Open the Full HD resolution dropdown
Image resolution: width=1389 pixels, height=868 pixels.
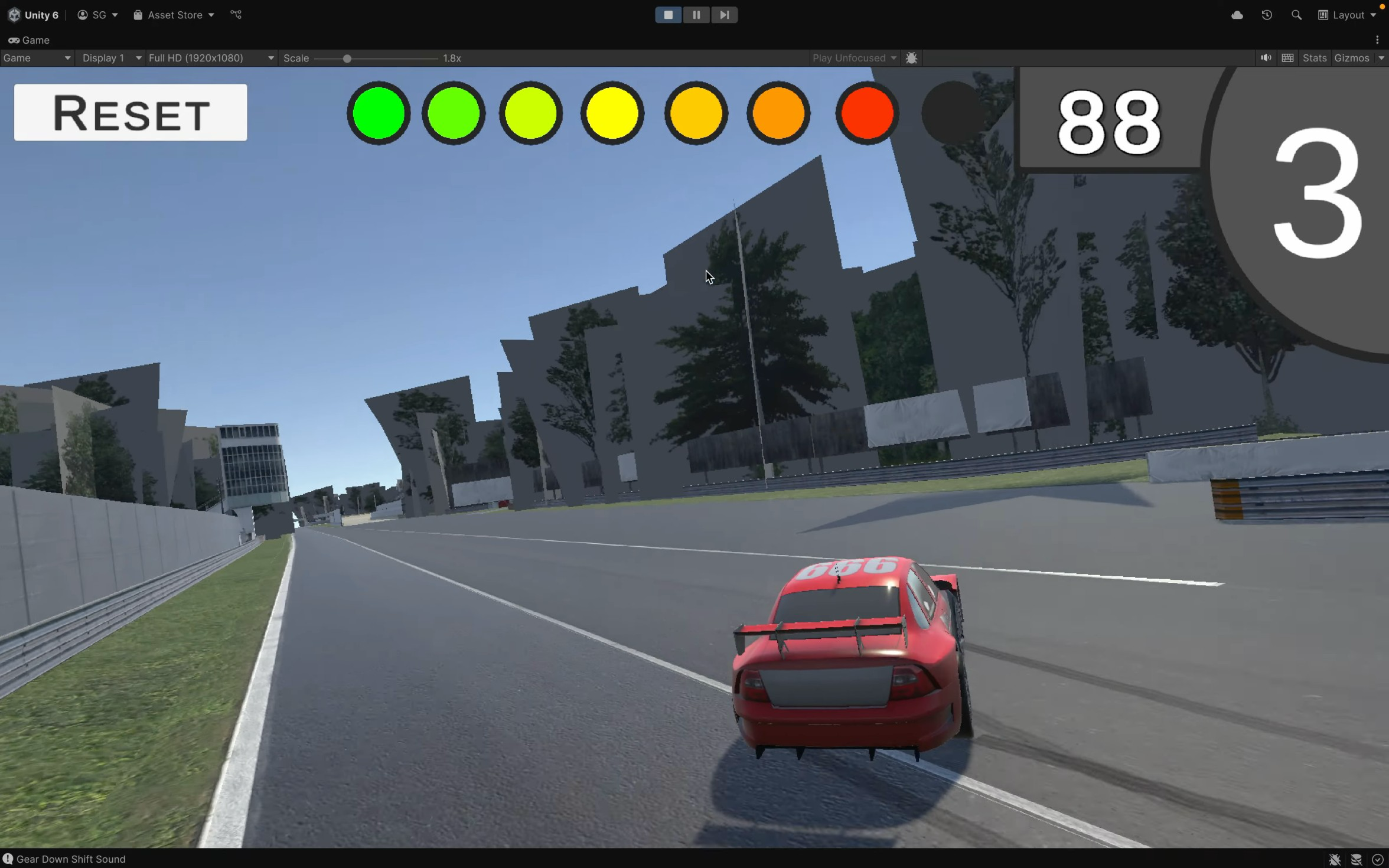[x=211, y=58]
